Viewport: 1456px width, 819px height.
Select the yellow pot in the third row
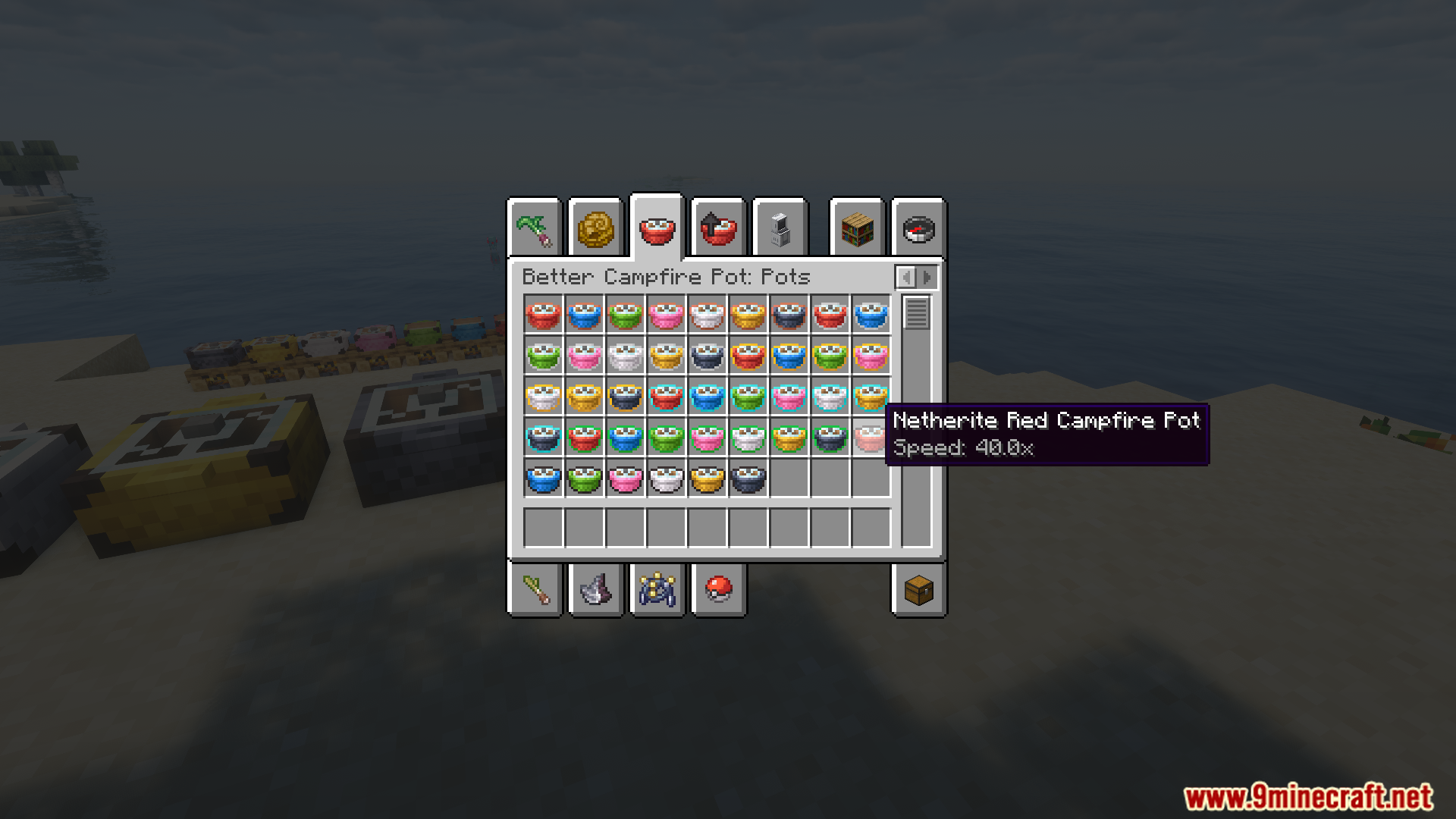585,397
